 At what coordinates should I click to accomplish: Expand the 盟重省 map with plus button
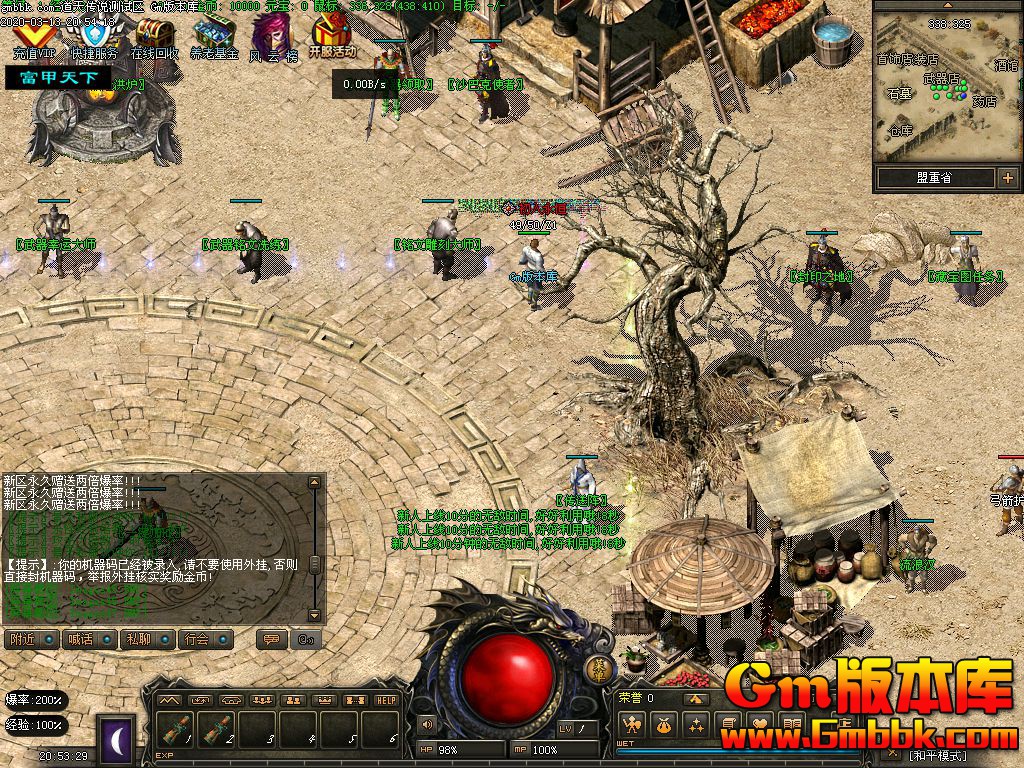(1006, 178)
